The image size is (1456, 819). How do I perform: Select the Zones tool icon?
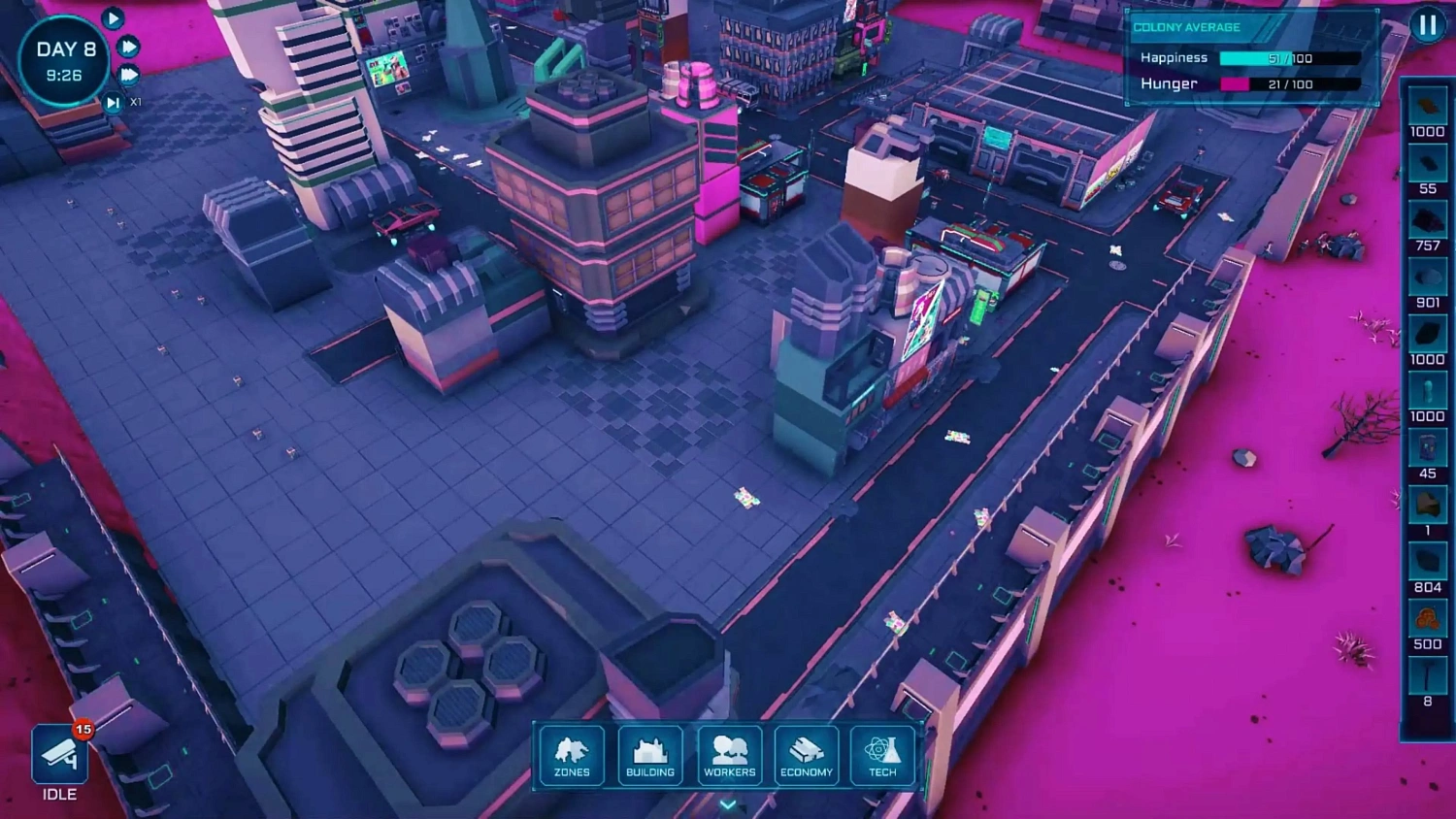tap(572, 755)
